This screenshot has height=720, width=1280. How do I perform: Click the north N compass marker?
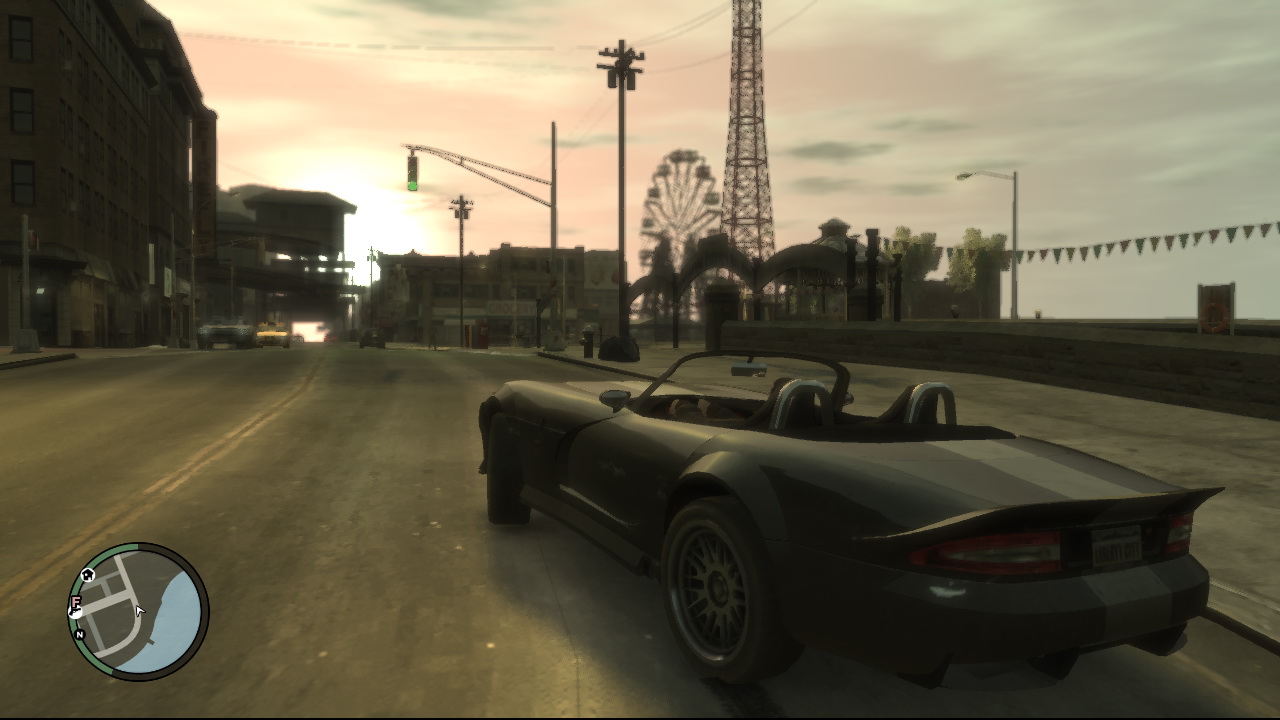click(79, 634)
